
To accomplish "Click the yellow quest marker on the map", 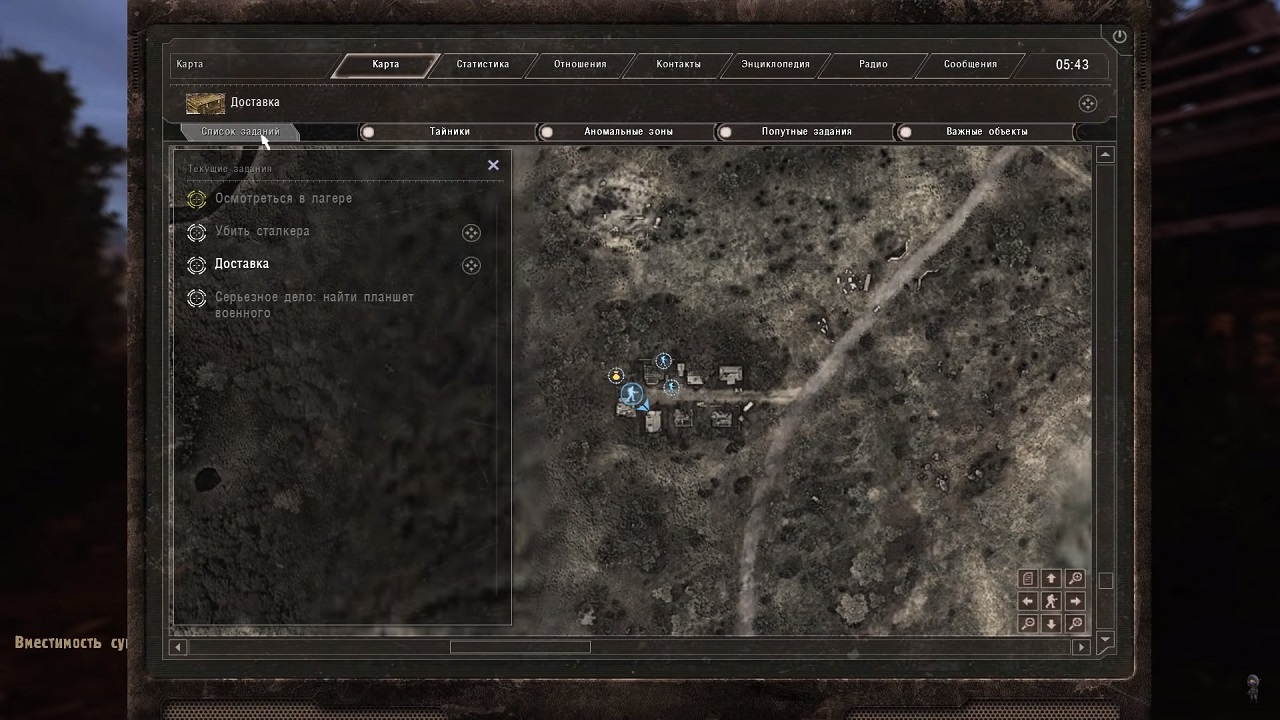I will [616, 375].
